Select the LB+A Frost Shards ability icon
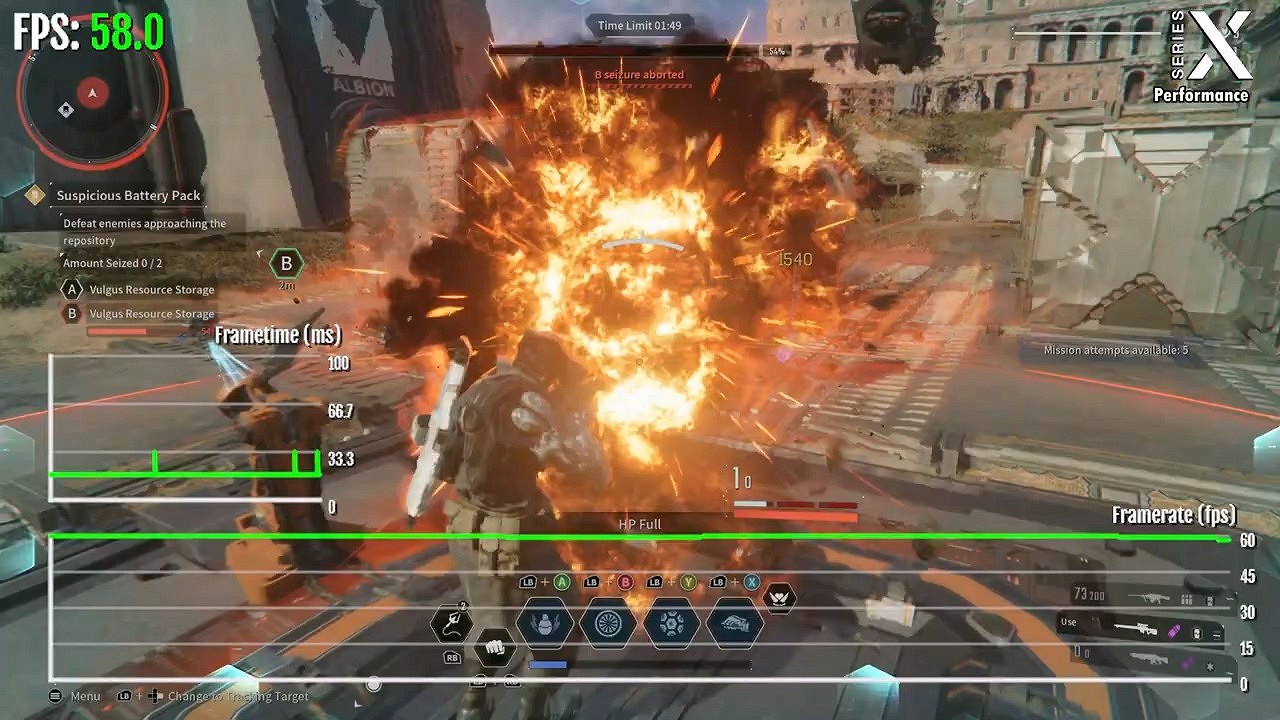Viewport: 1280px width, 720px height. 545,625
